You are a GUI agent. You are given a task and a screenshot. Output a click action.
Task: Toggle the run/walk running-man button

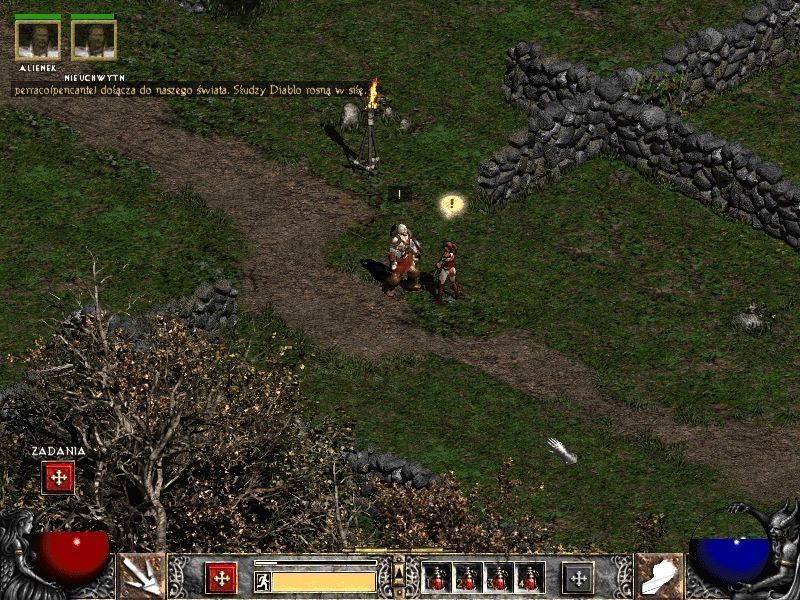[x=262, y=580]
